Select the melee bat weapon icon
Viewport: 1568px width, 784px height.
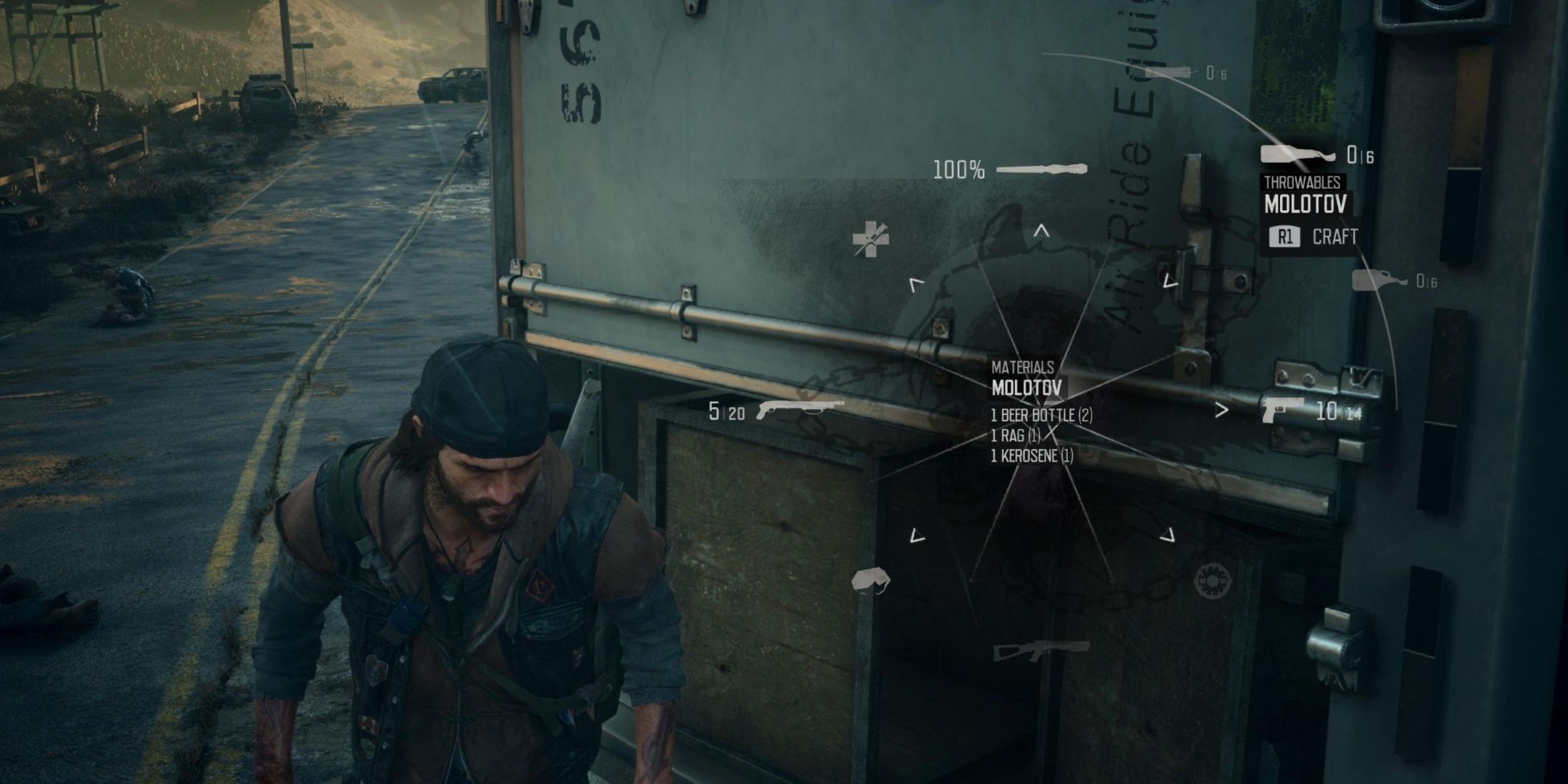point(1041,170)
